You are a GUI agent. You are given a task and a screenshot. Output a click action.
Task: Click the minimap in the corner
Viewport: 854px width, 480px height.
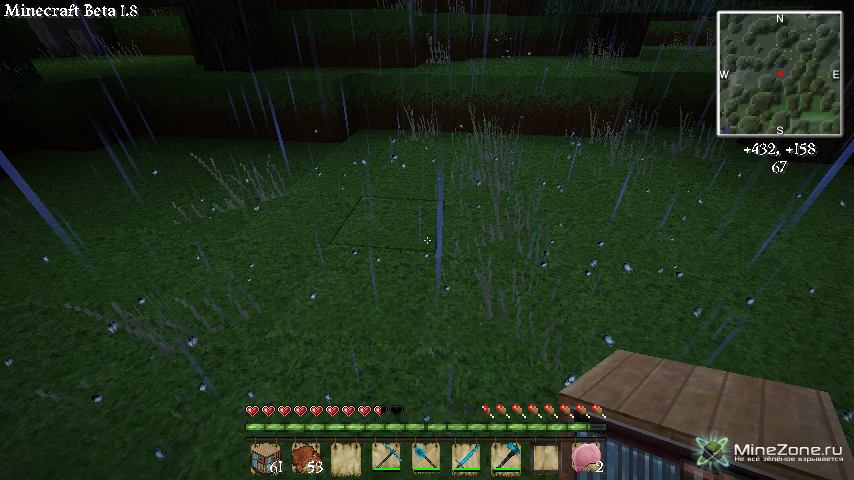(x=779, y=73)
